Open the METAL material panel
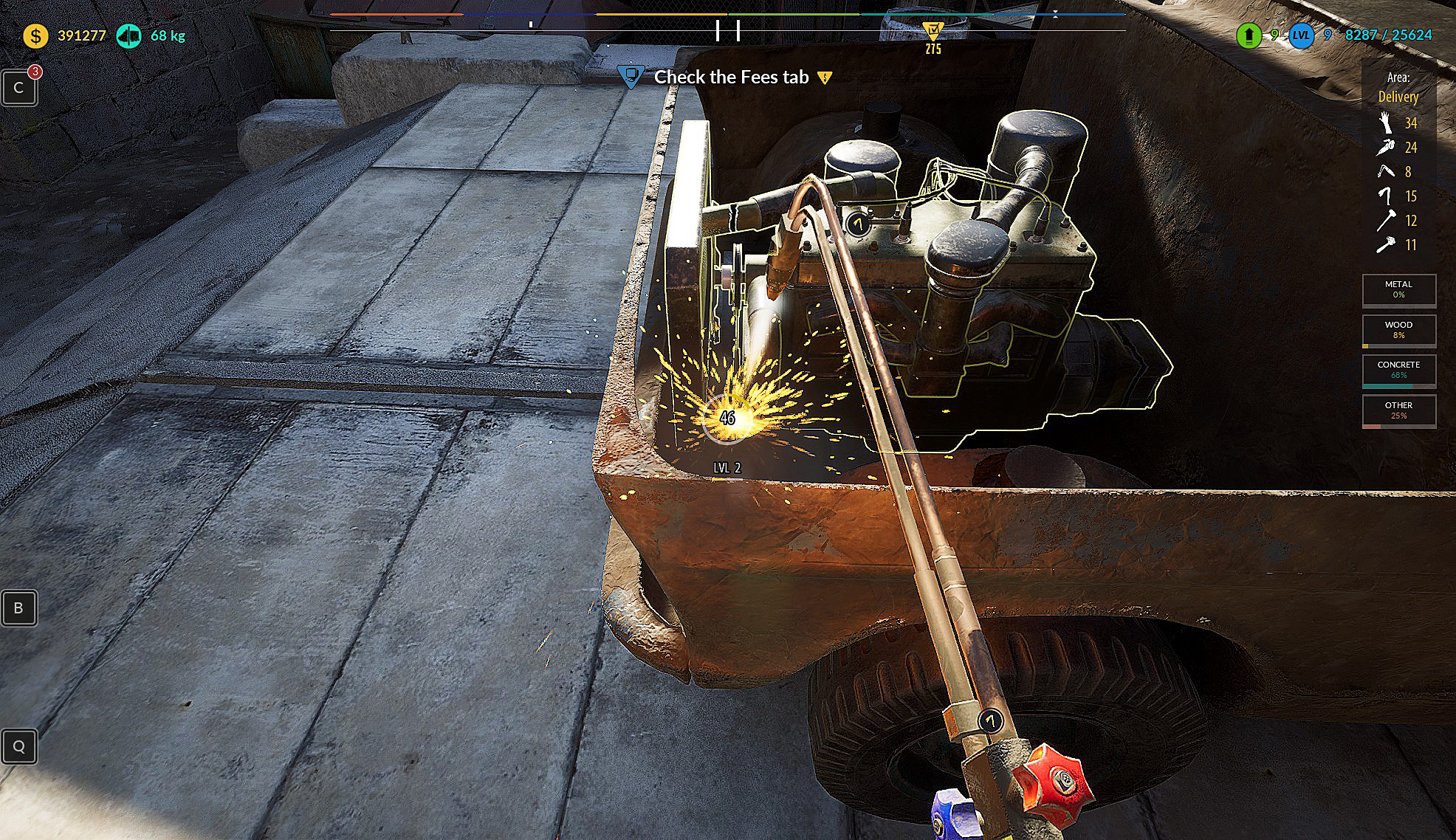Image resolution: width=1456 pixels, height=840 pixels. (1398, 289)
